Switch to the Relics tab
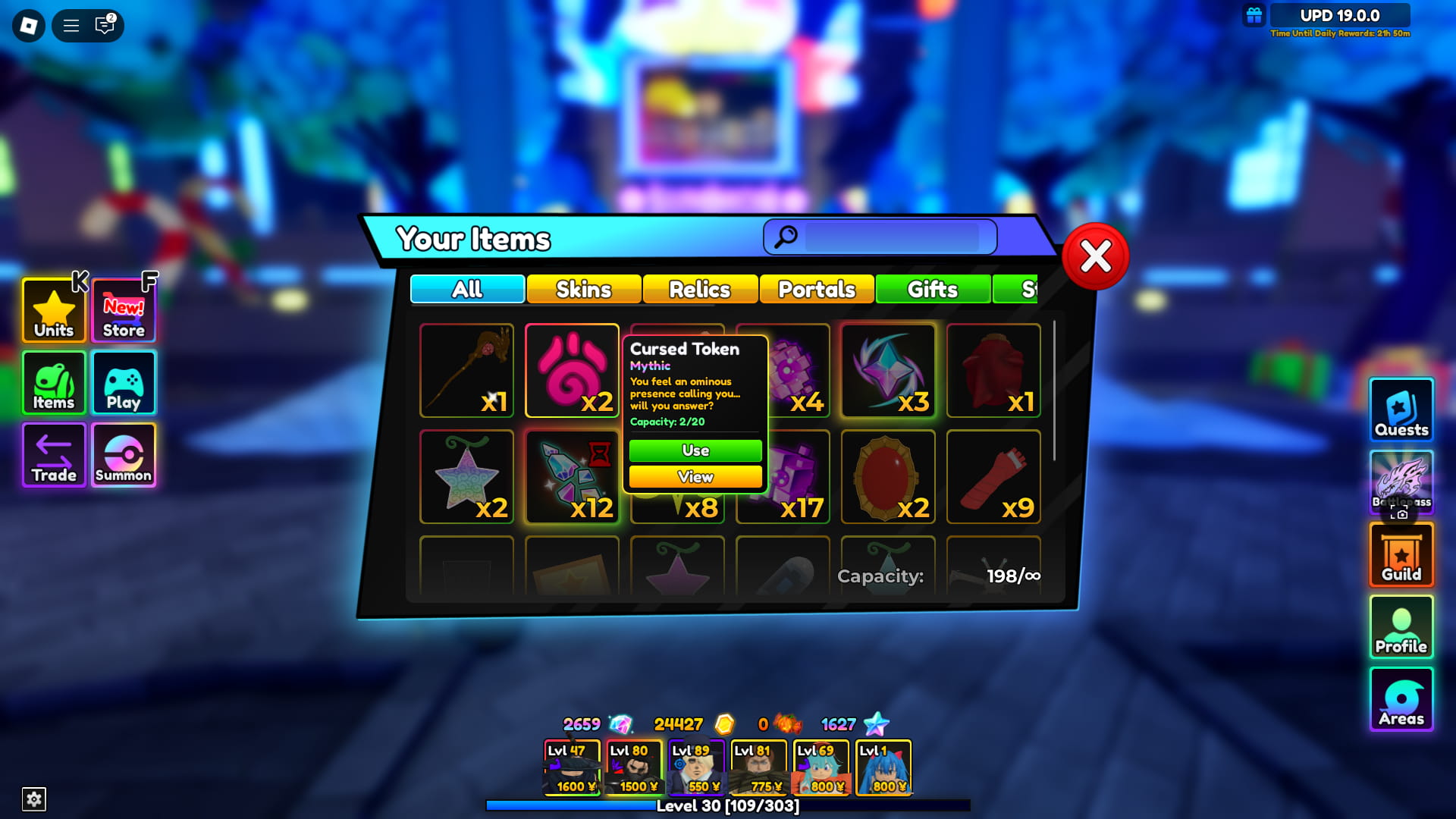The height and width of the screenshot is (819, 1456). (x=699, y=290)
